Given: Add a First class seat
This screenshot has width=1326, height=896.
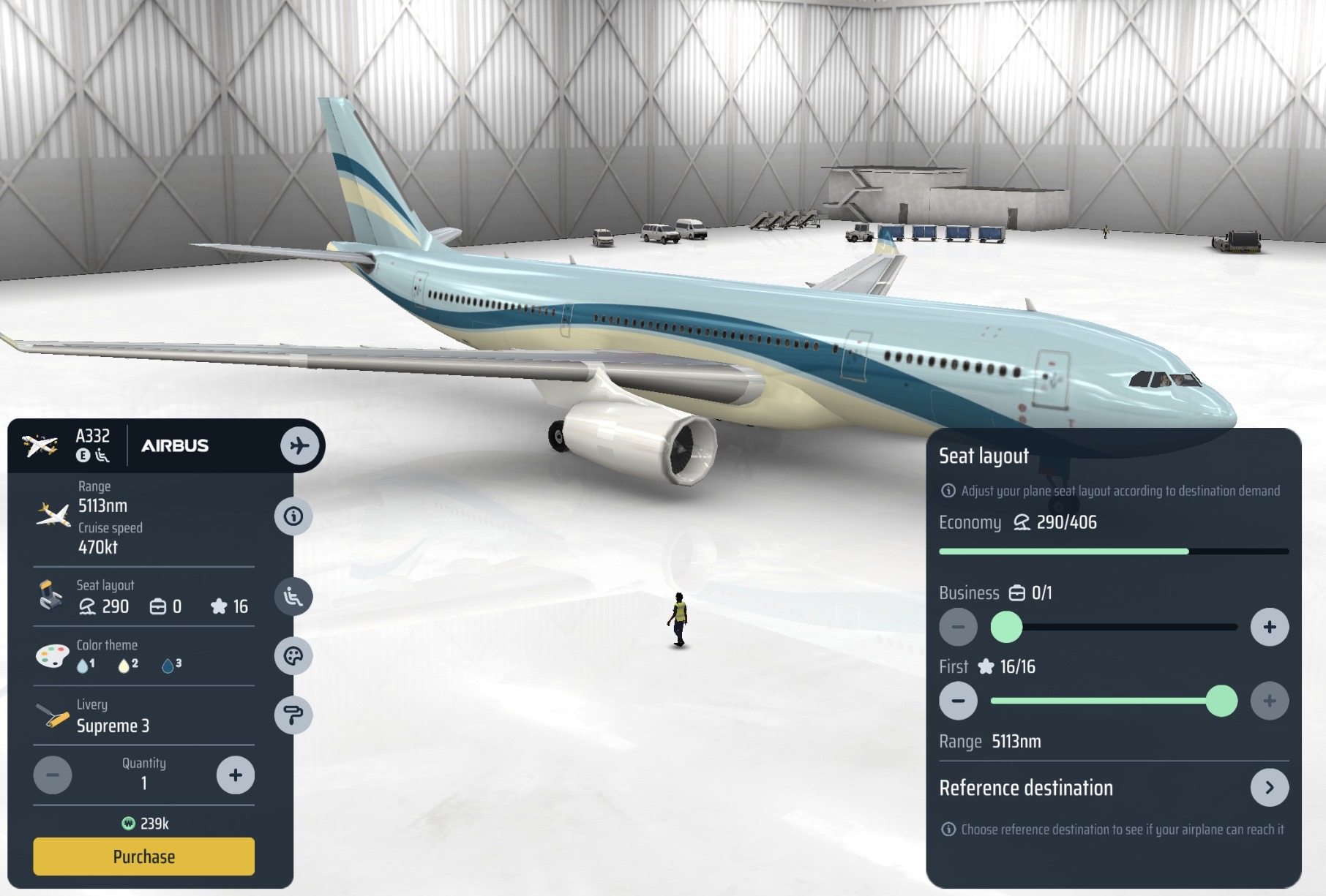Looking at the screenshot, I should [x=1269, y=701].
